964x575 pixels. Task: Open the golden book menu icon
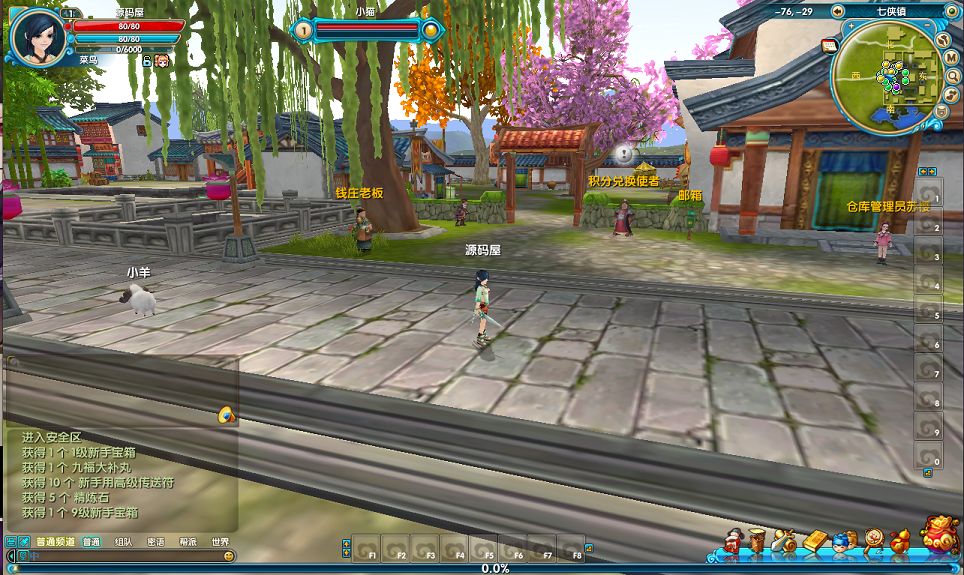(x=815, y=542)
